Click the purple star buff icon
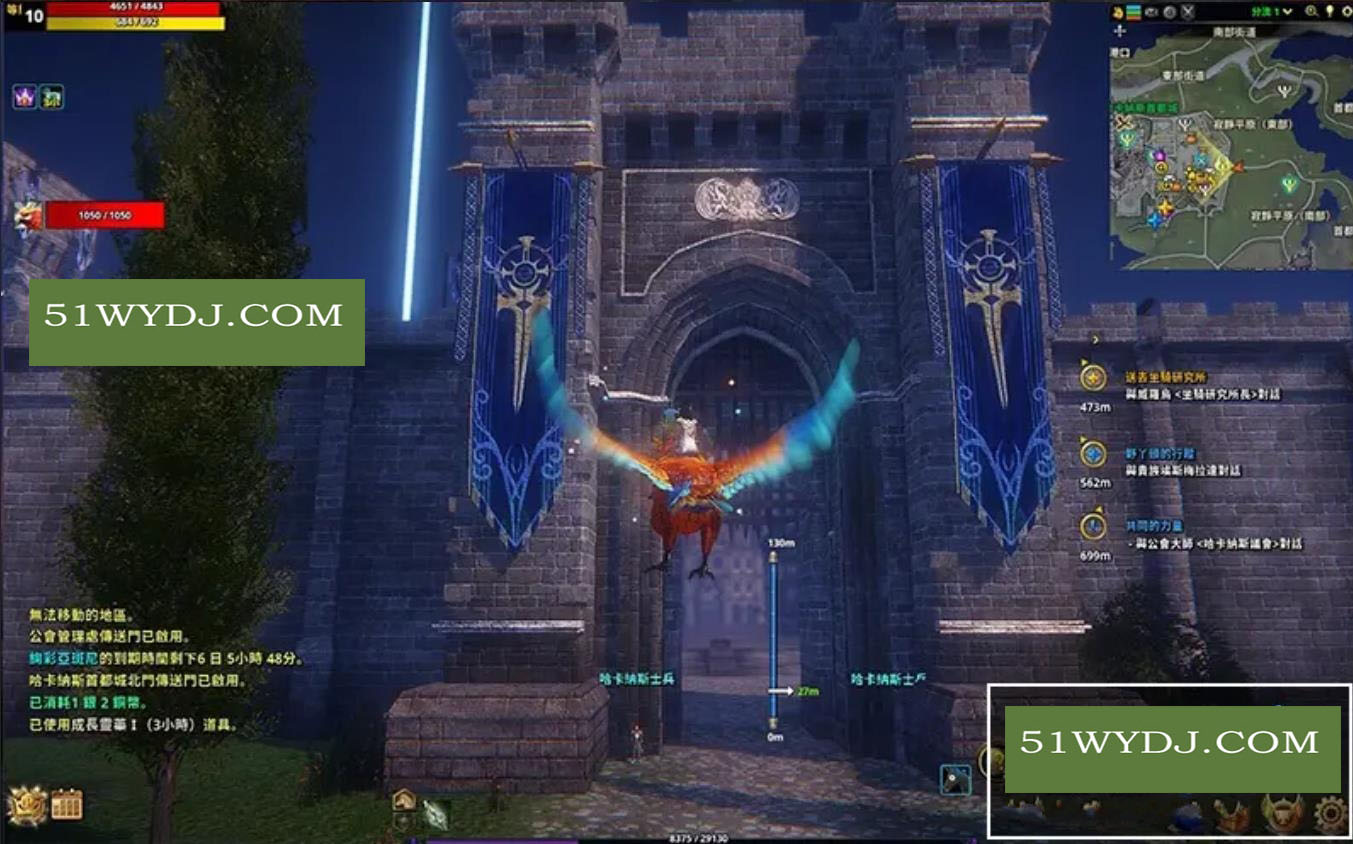Screen dimensions: 1353x844 pyautogui.click(x=24, y=97)
